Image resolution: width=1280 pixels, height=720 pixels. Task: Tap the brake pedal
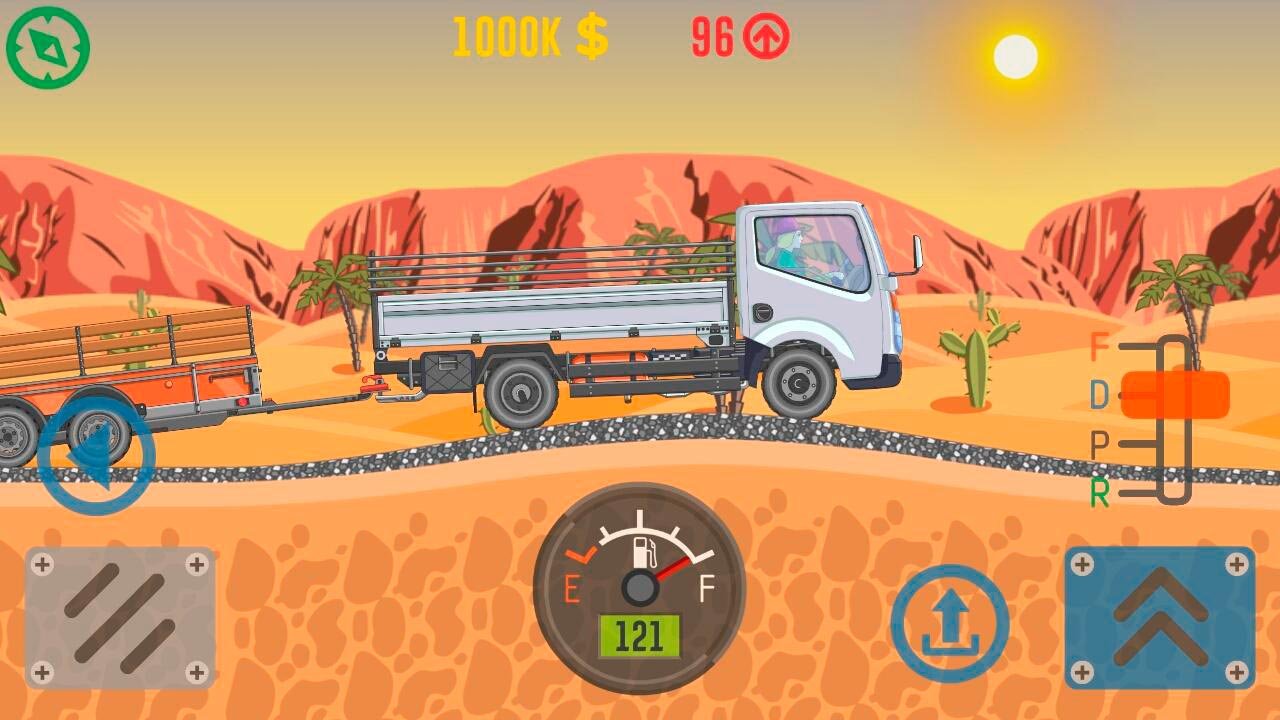(120, 617)
